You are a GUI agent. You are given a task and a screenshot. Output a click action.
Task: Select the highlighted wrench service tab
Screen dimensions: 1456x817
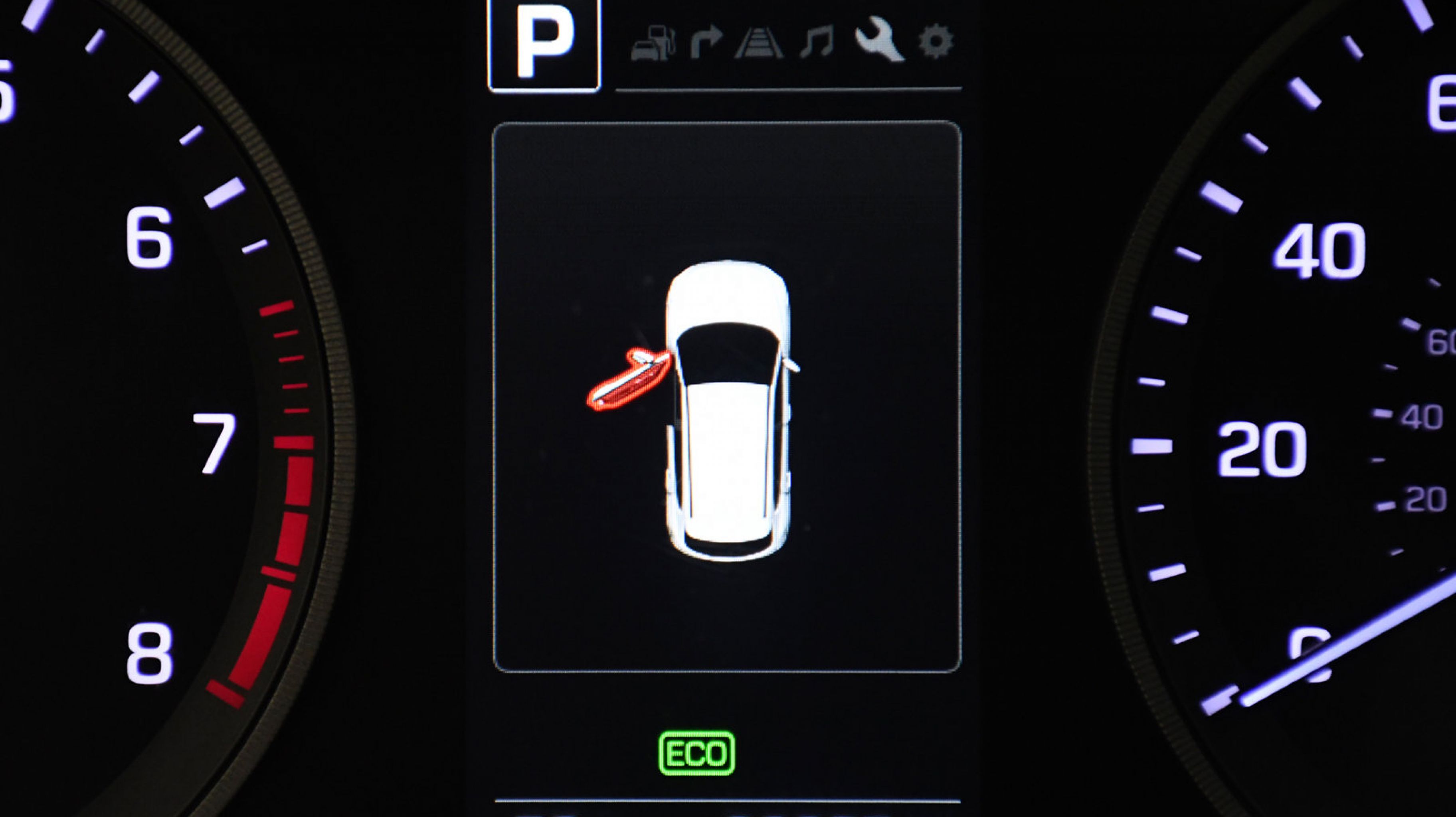coord(879,39)
